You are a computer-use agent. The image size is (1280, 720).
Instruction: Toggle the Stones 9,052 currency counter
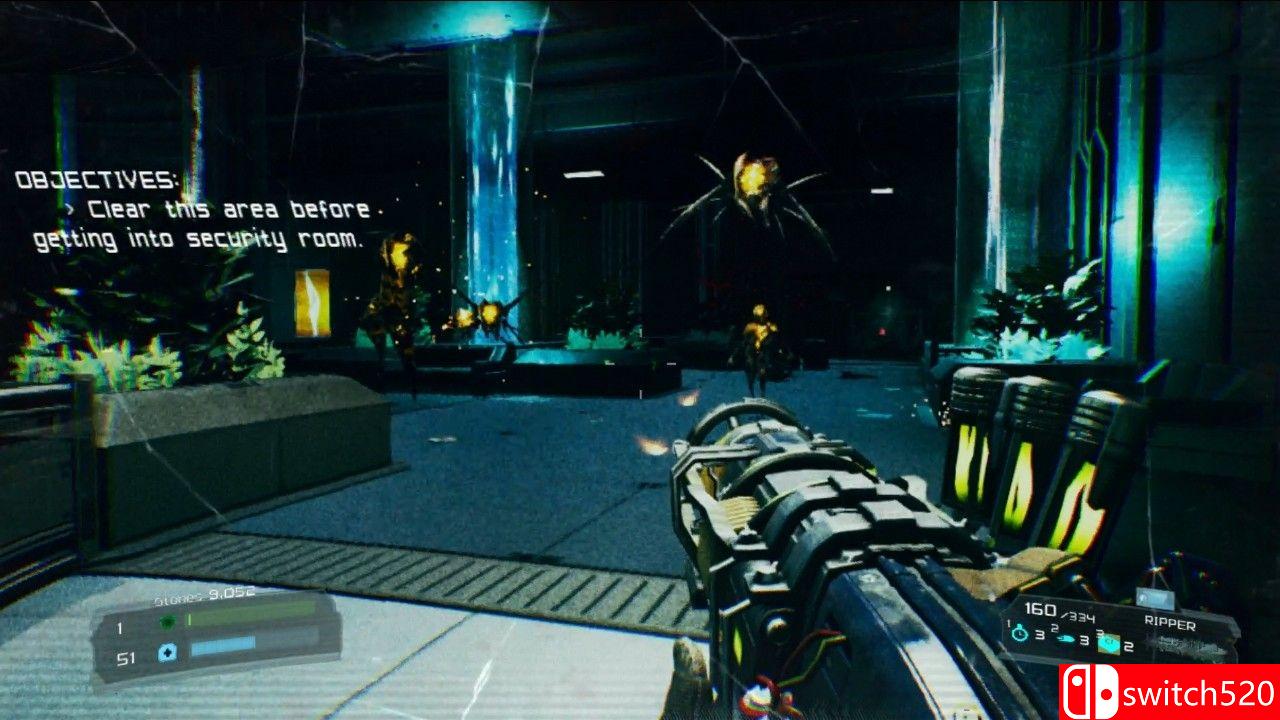click(x=203, y=593)
